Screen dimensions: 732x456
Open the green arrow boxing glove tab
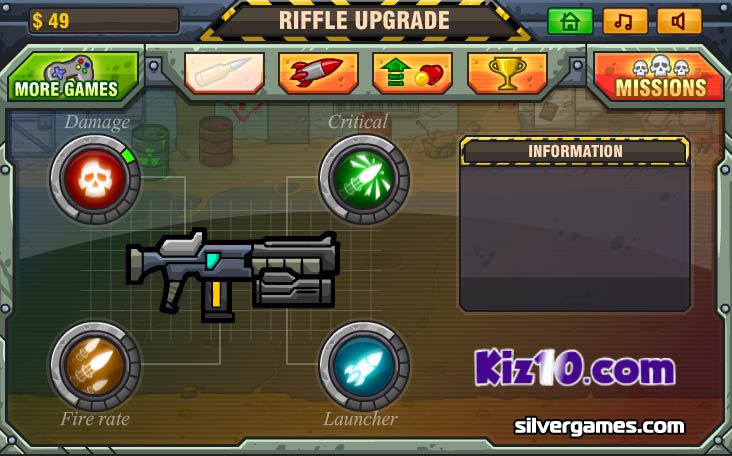(412, 73)
